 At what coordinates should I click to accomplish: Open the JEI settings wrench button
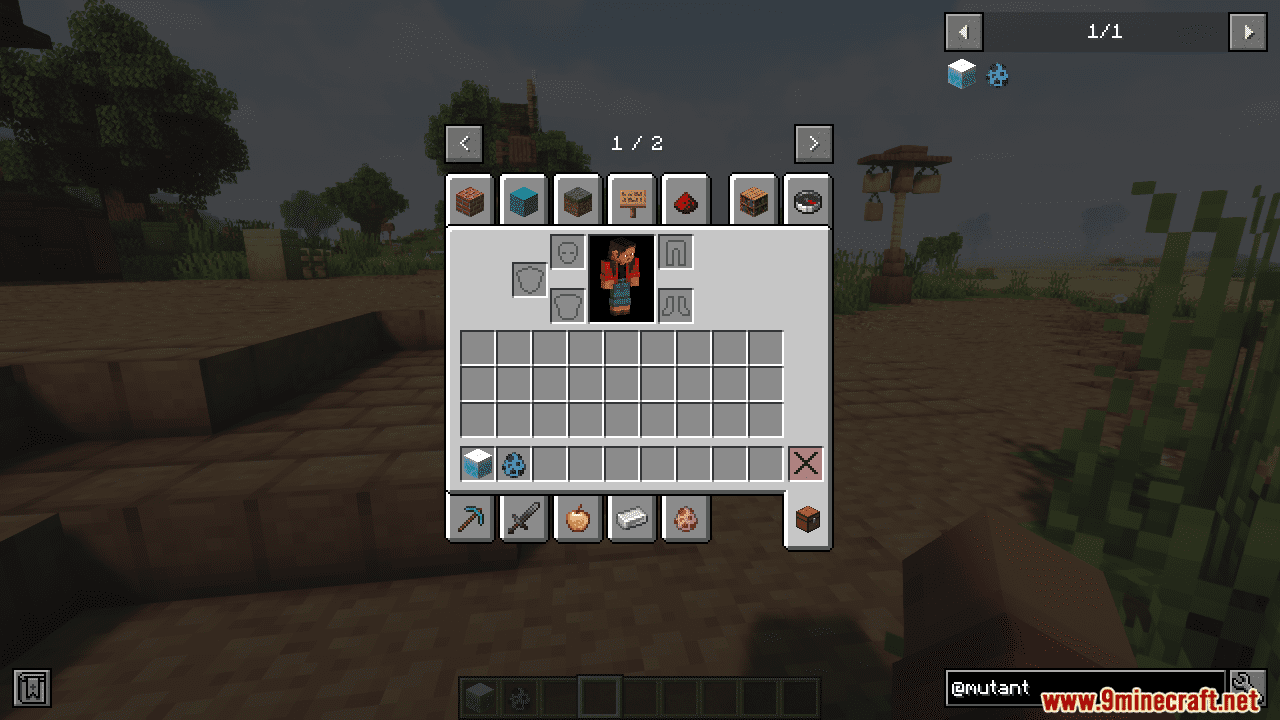tap(1247, 688)
